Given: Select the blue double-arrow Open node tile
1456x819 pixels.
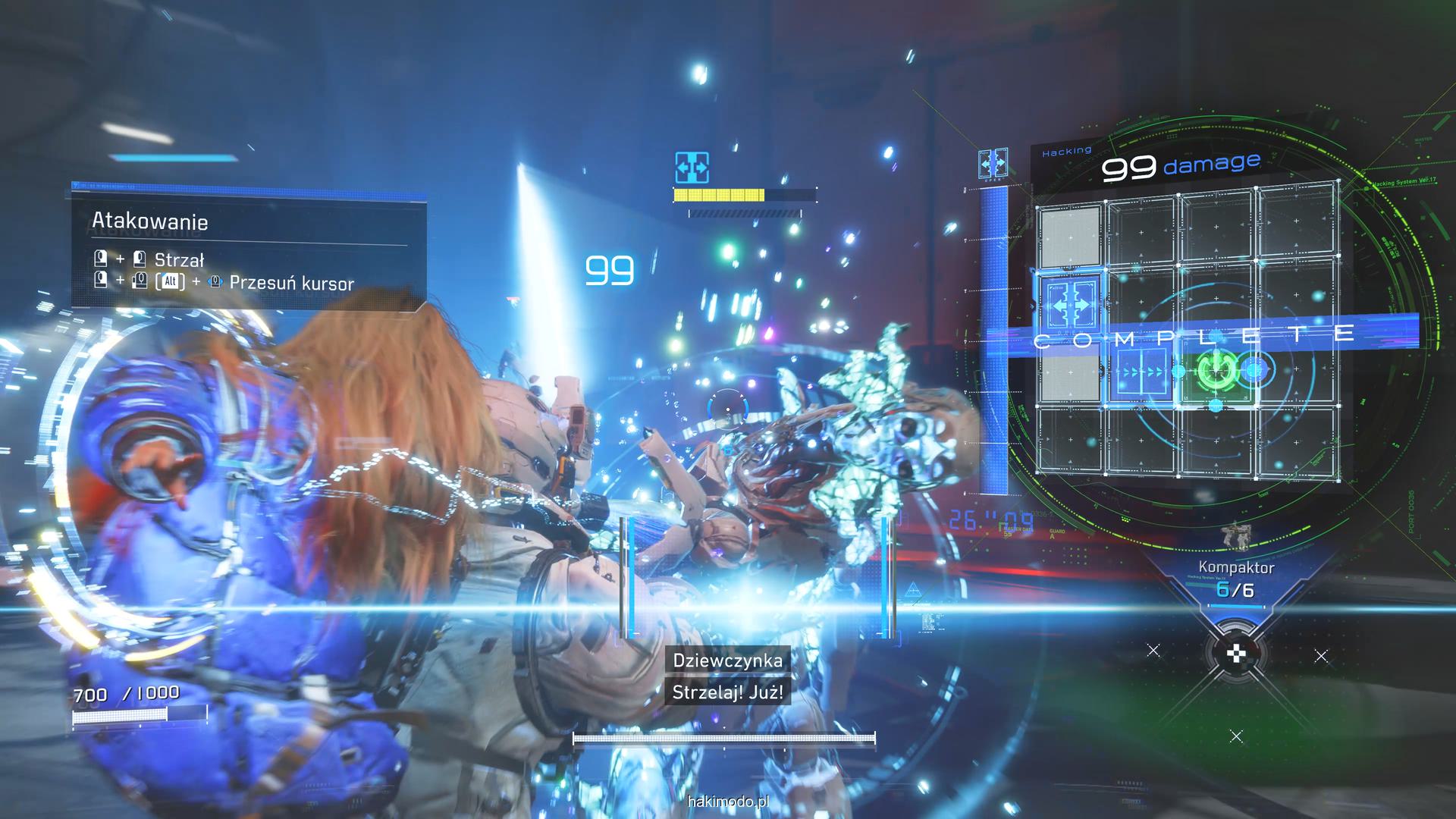Looking at the screenshot, I should click(1070, 305).
